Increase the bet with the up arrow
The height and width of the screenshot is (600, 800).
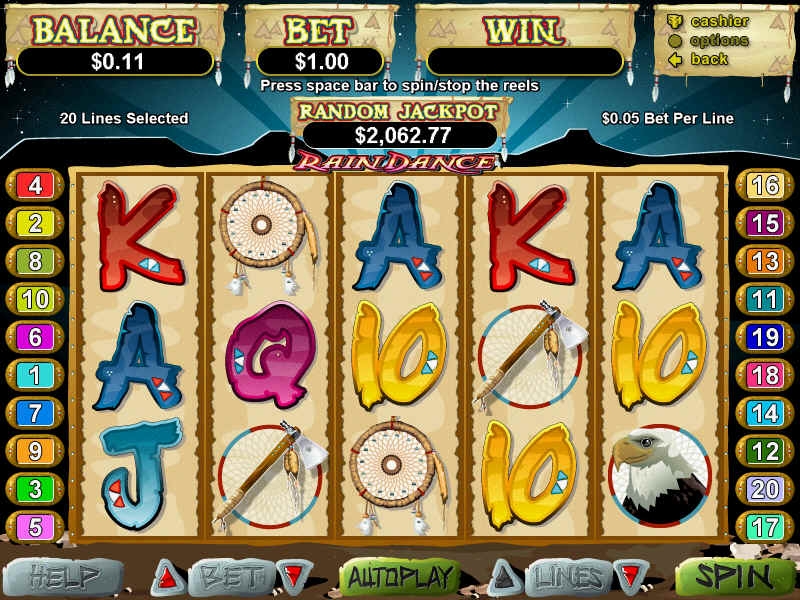click(x=167, y=577)
